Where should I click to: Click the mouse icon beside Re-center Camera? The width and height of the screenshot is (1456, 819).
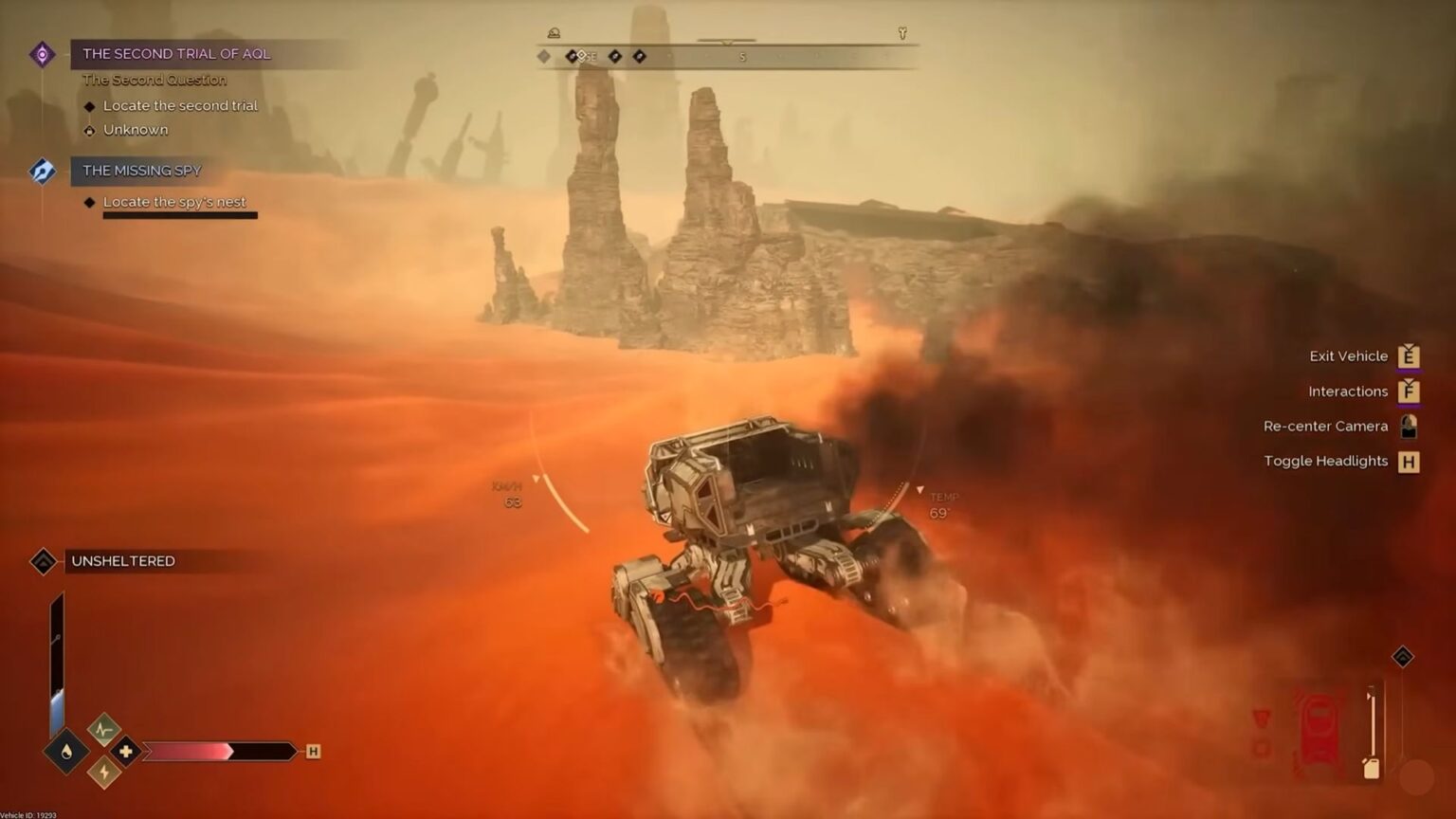tap(1409, 427)
